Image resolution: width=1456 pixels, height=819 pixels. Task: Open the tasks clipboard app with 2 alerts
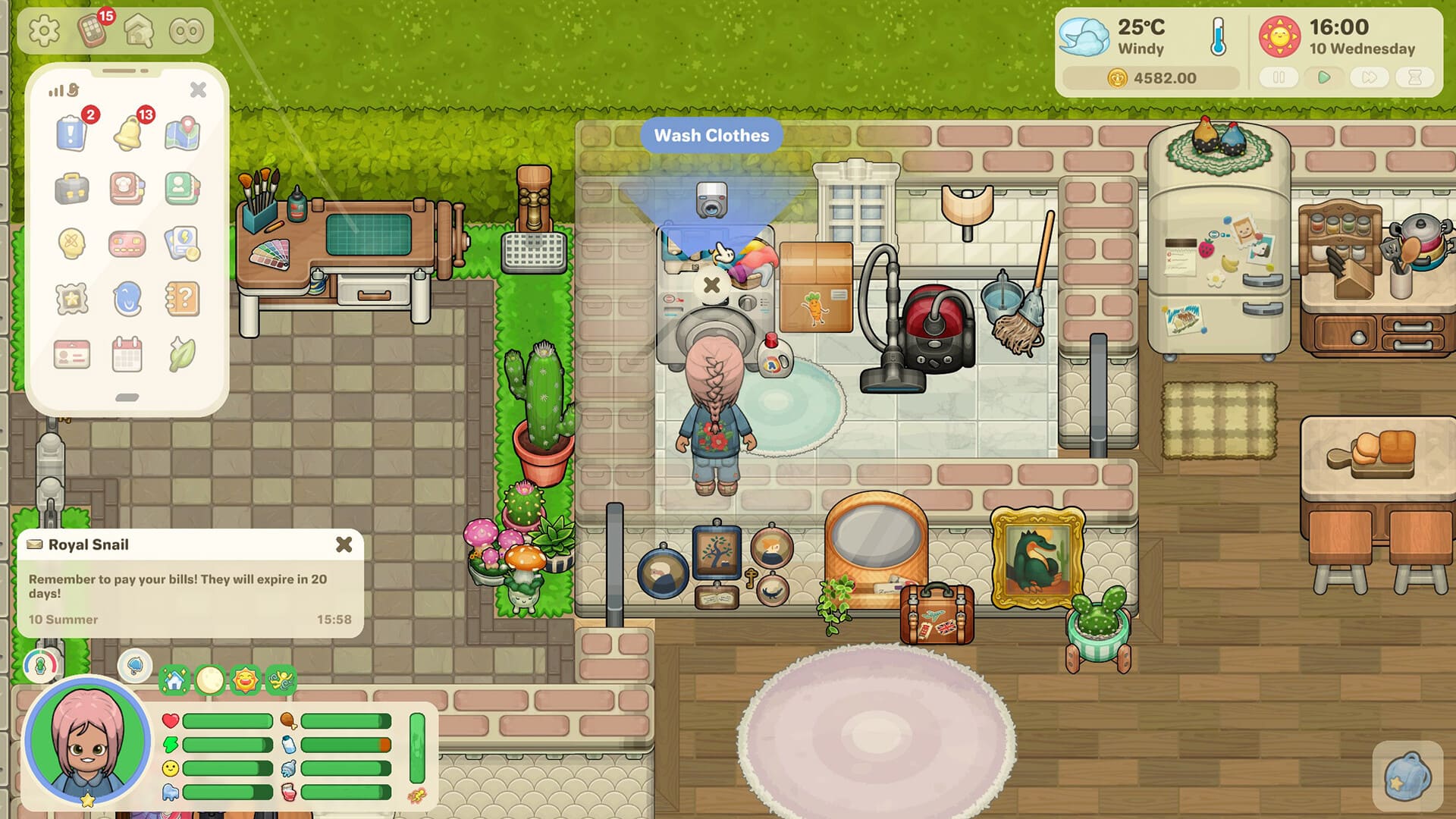click(x=72, y=133)
